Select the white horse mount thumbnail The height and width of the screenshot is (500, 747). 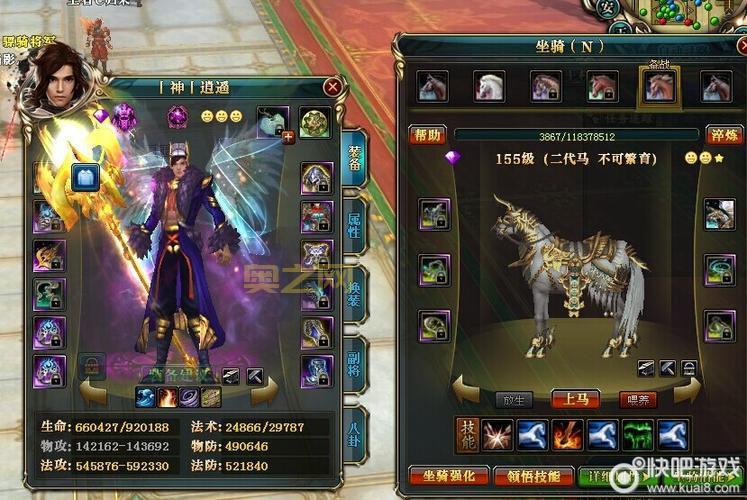pos(489,88)
